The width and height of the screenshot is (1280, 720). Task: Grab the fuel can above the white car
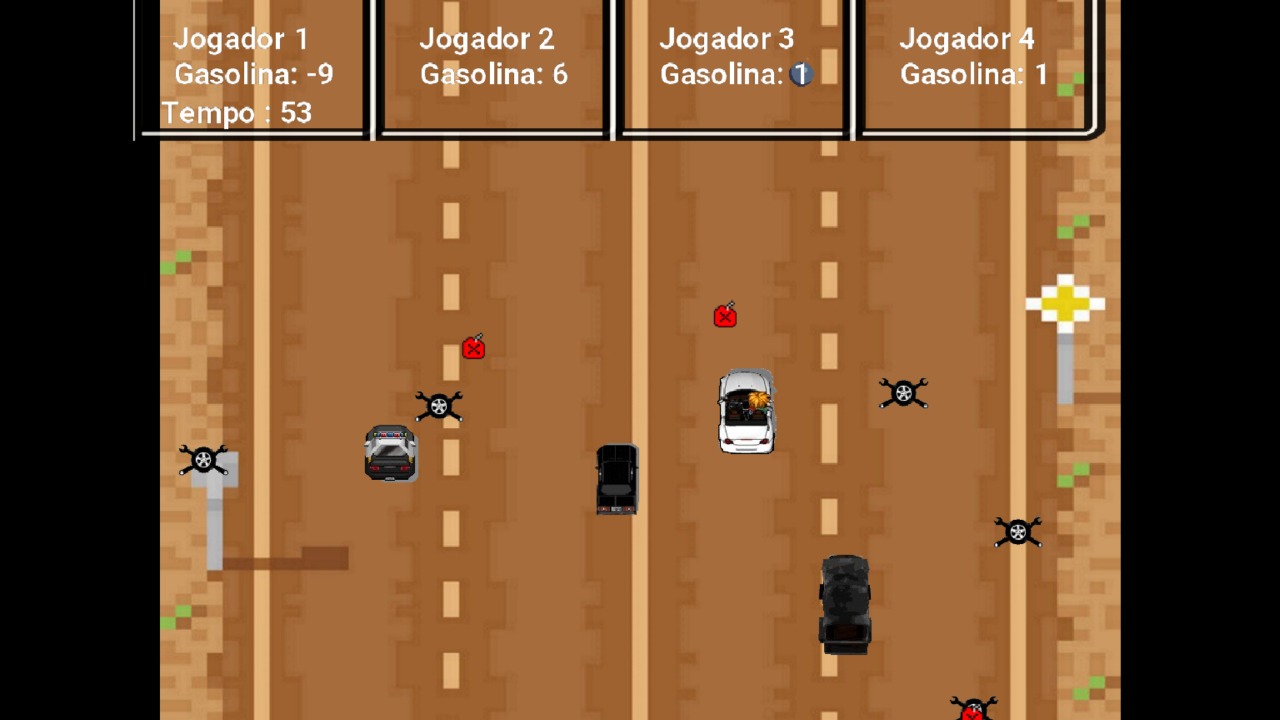[x=725, y=316]
